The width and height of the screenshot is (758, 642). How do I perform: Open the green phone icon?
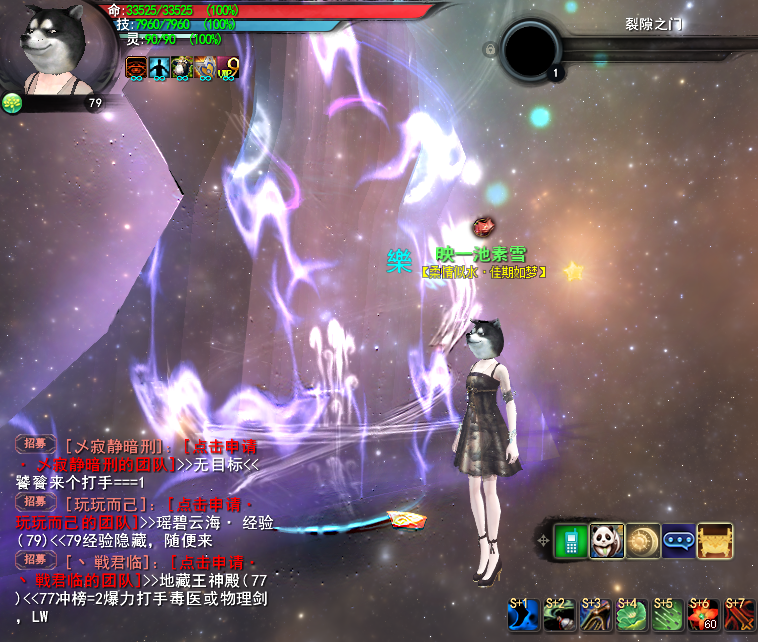(571, 541)
